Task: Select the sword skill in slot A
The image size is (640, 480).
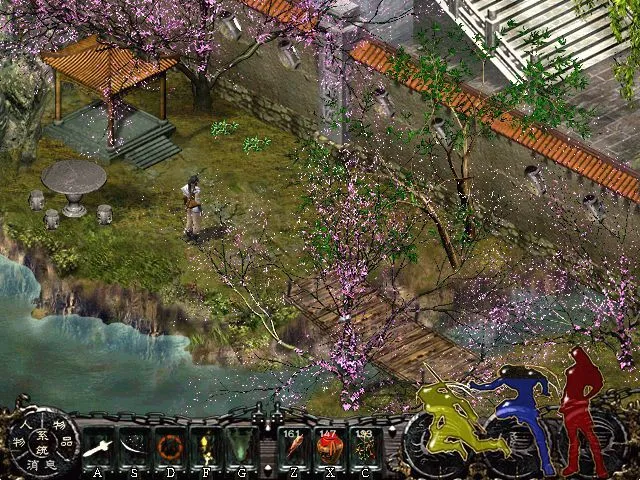Action: coord(98,446)
